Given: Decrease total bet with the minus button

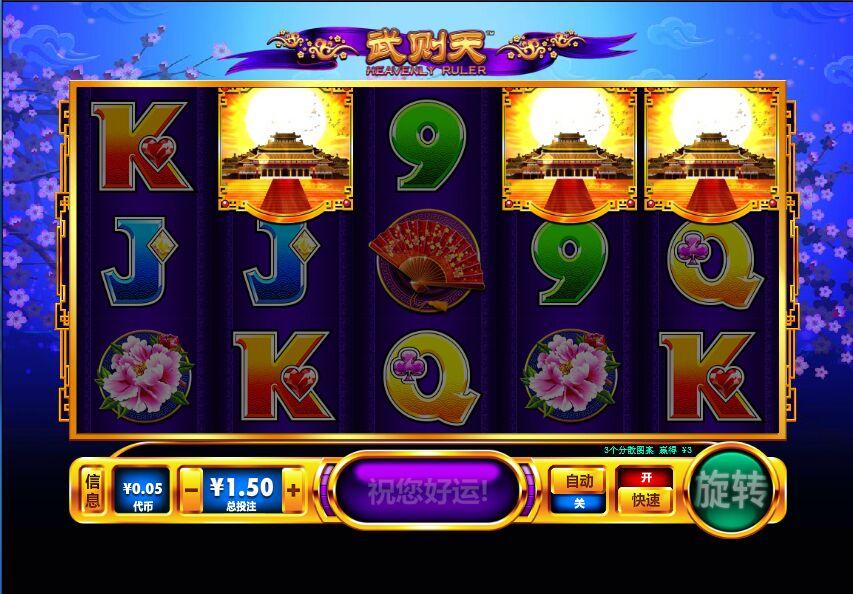Looking at the screenshot, I should tap(191, 491).
